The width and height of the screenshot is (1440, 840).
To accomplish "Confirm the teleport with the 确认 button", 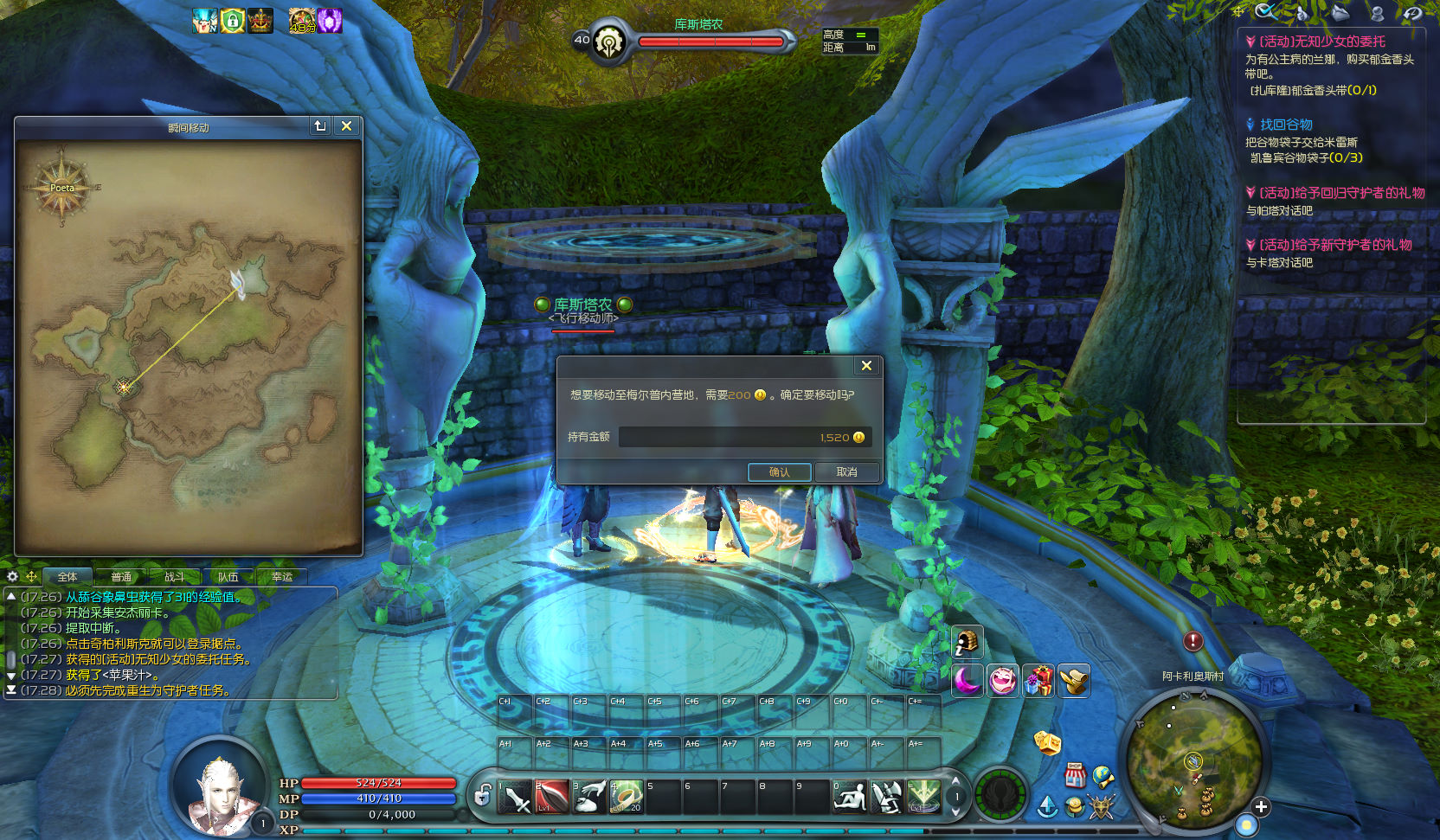I will tap(779, 472).
